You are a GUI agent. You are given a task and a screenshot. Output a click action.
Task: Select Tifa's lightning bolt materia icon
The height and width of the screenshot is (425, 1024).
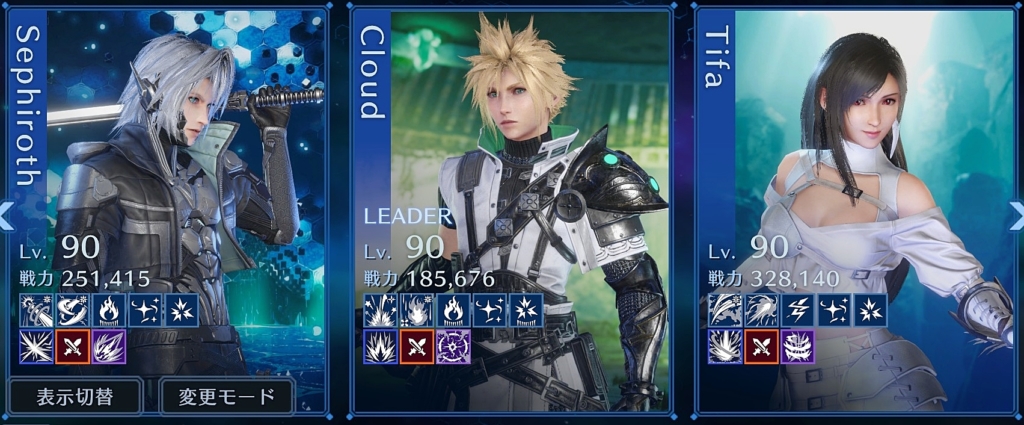click(x=797, y=310)
